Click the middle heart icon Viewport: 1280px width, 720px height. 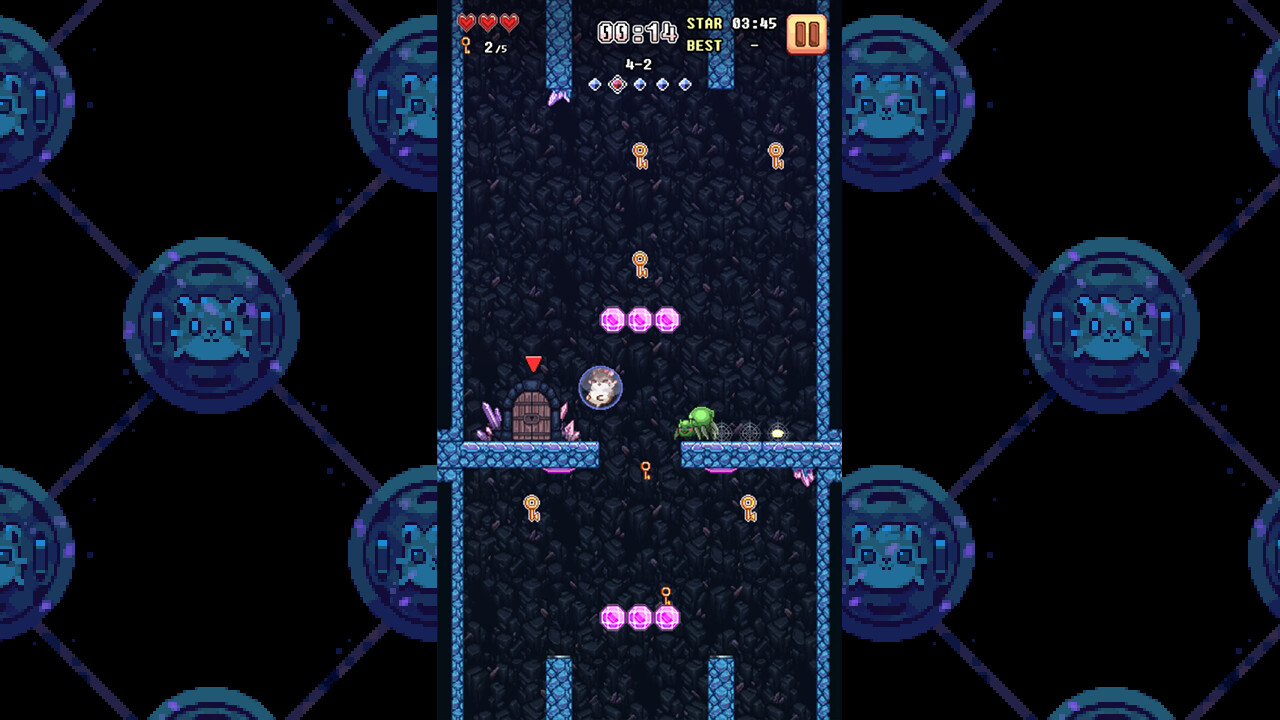click(x=486, y=22)
